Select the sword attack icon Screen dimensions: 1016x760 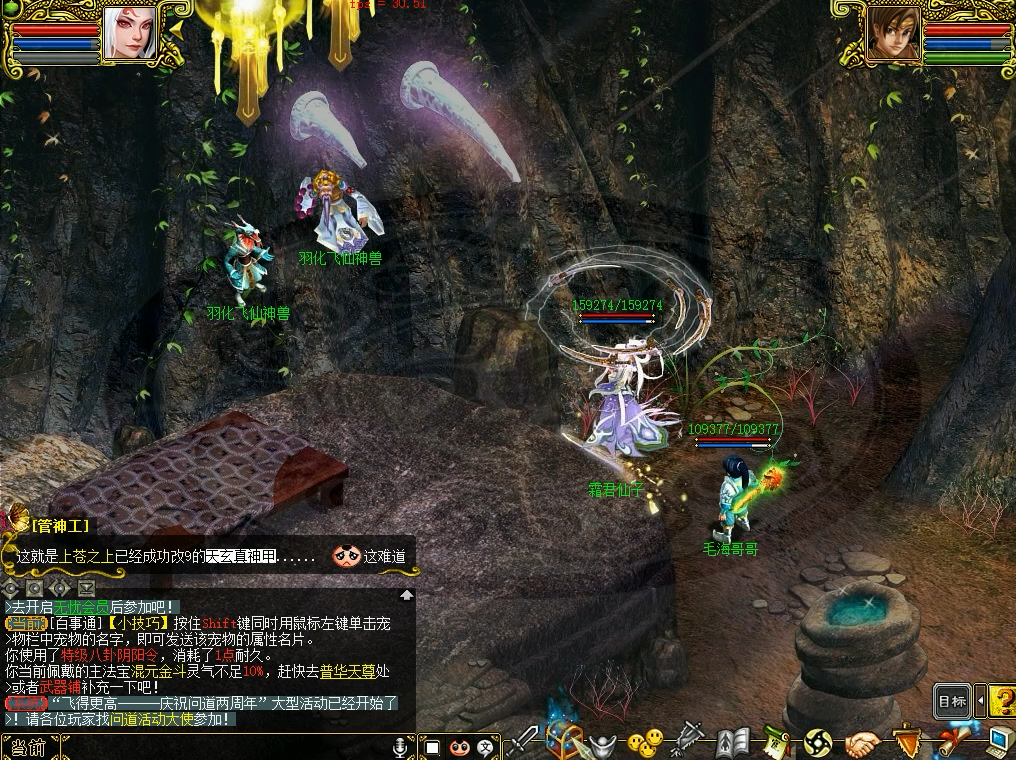[x=522, y=743]
